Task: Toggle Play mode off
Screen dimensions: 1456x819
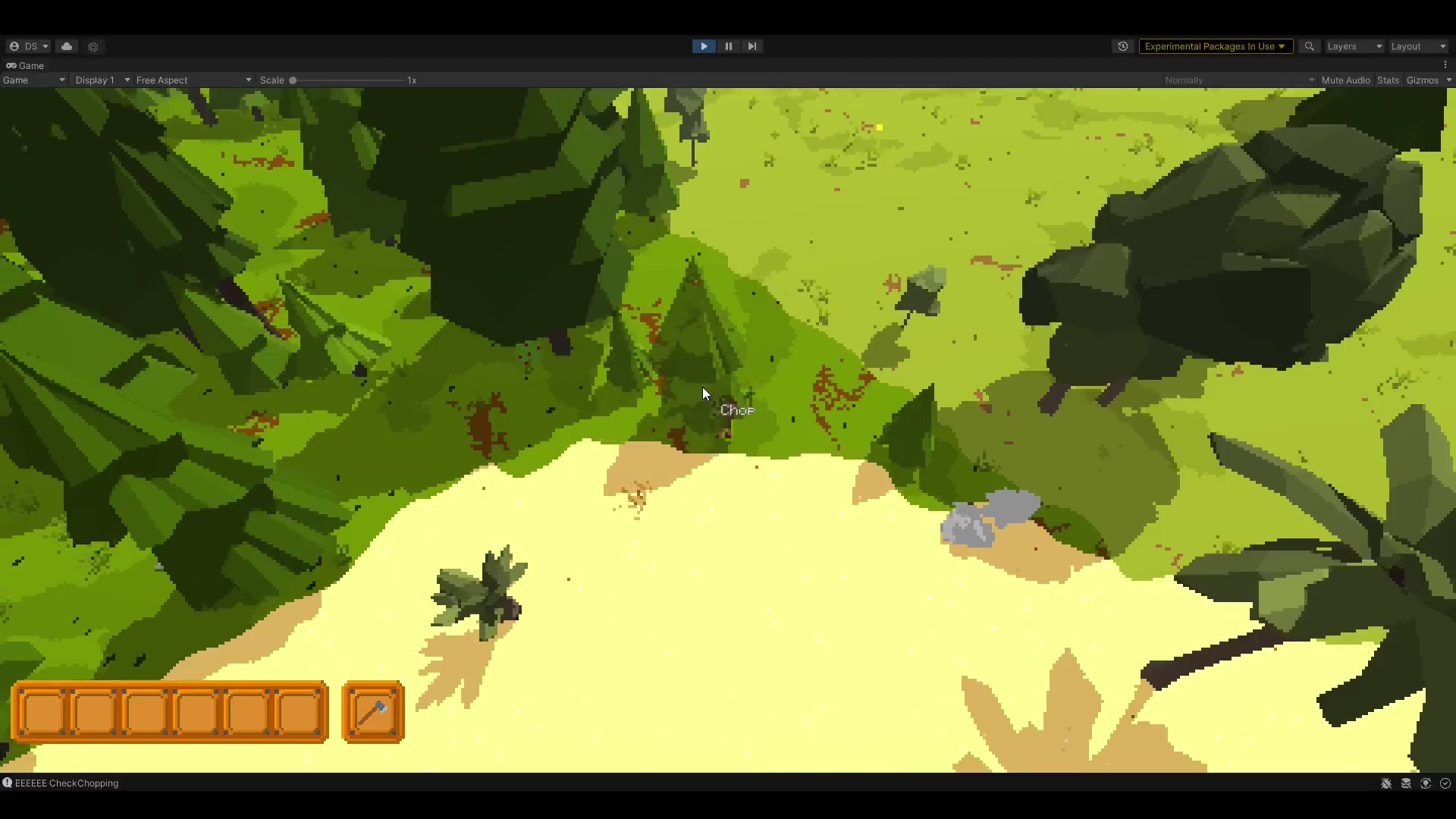Action: [703, 46]
